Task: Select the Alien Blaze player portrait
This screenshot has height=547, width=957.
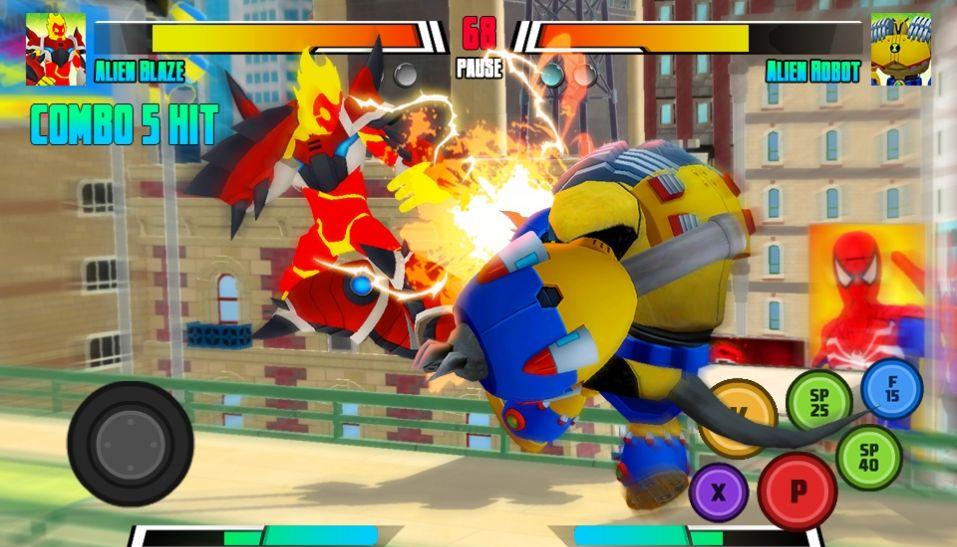Action: click(55, 49)
